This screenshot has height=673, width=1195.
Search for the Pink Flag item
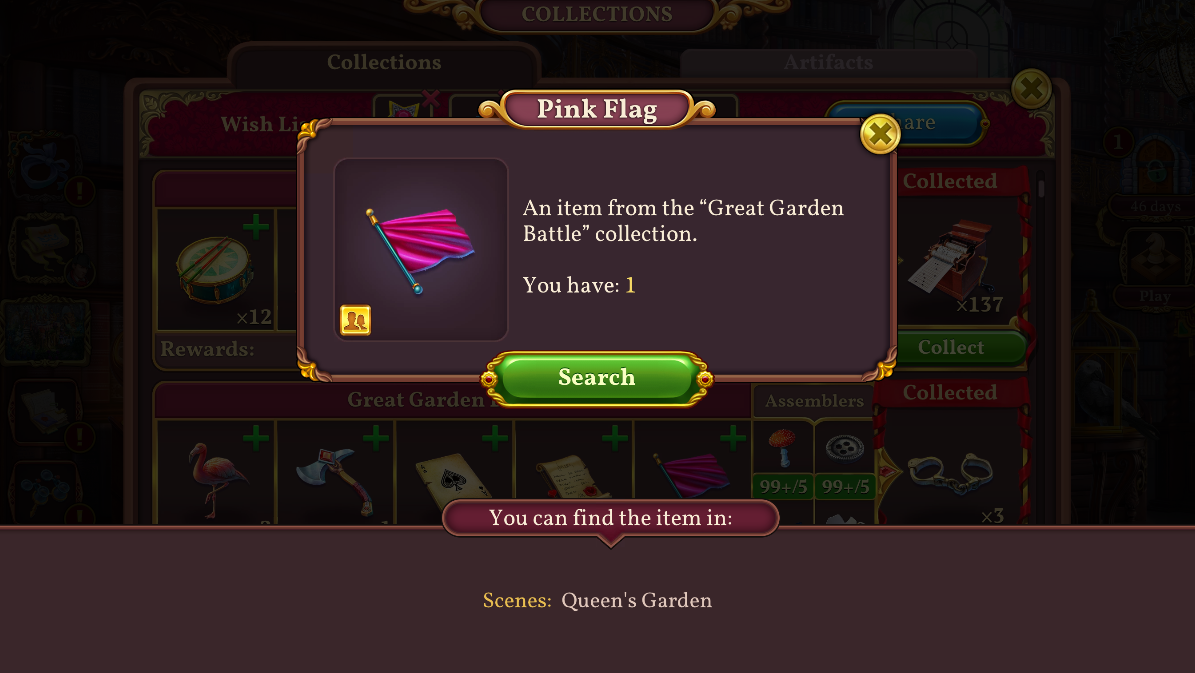(596, 378)
